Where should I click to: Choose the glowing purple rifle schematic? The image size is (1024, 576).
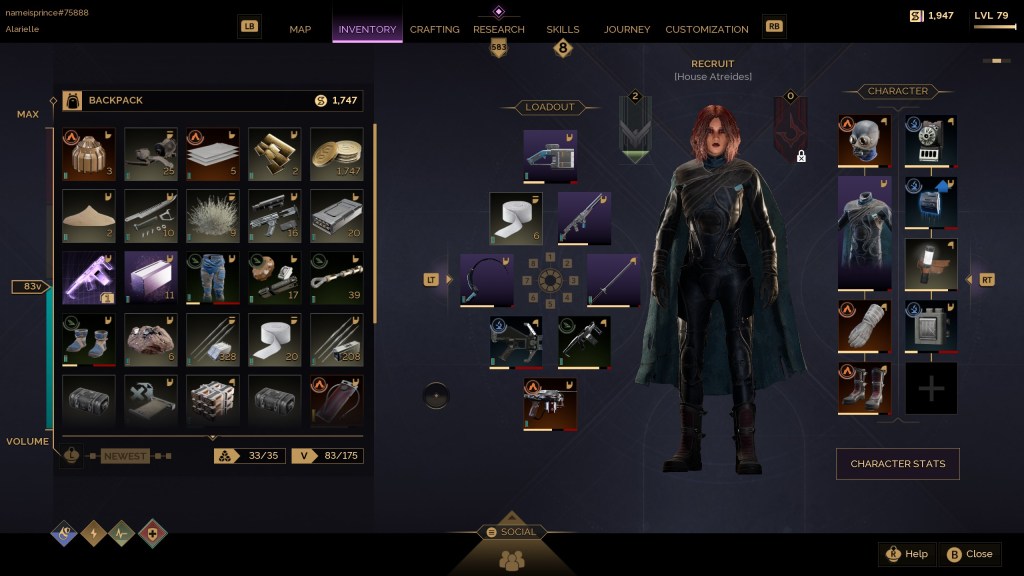89,278
